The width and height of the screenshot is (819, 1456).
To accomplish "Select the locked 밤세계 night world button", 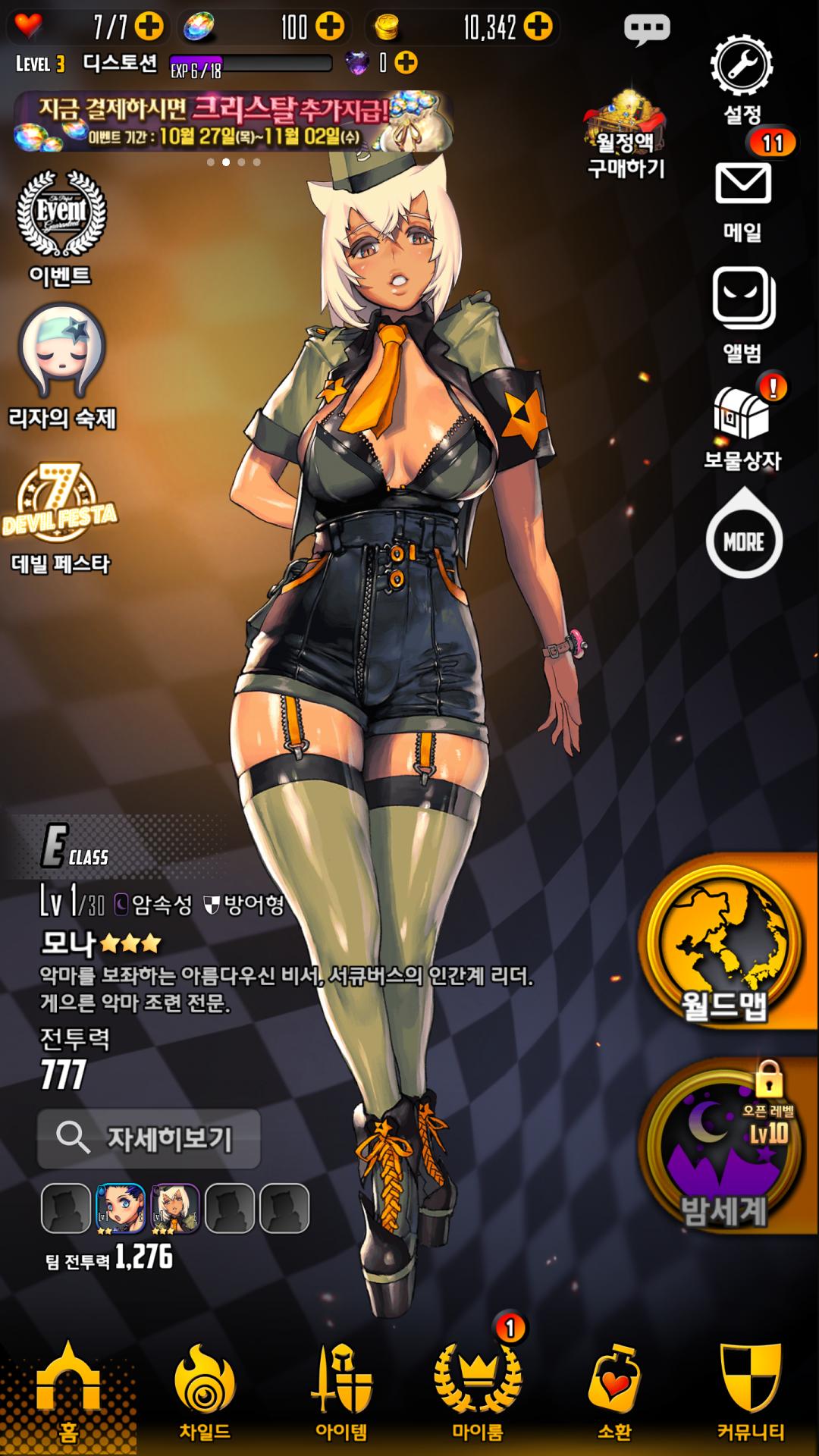I will click(725, 1147).
